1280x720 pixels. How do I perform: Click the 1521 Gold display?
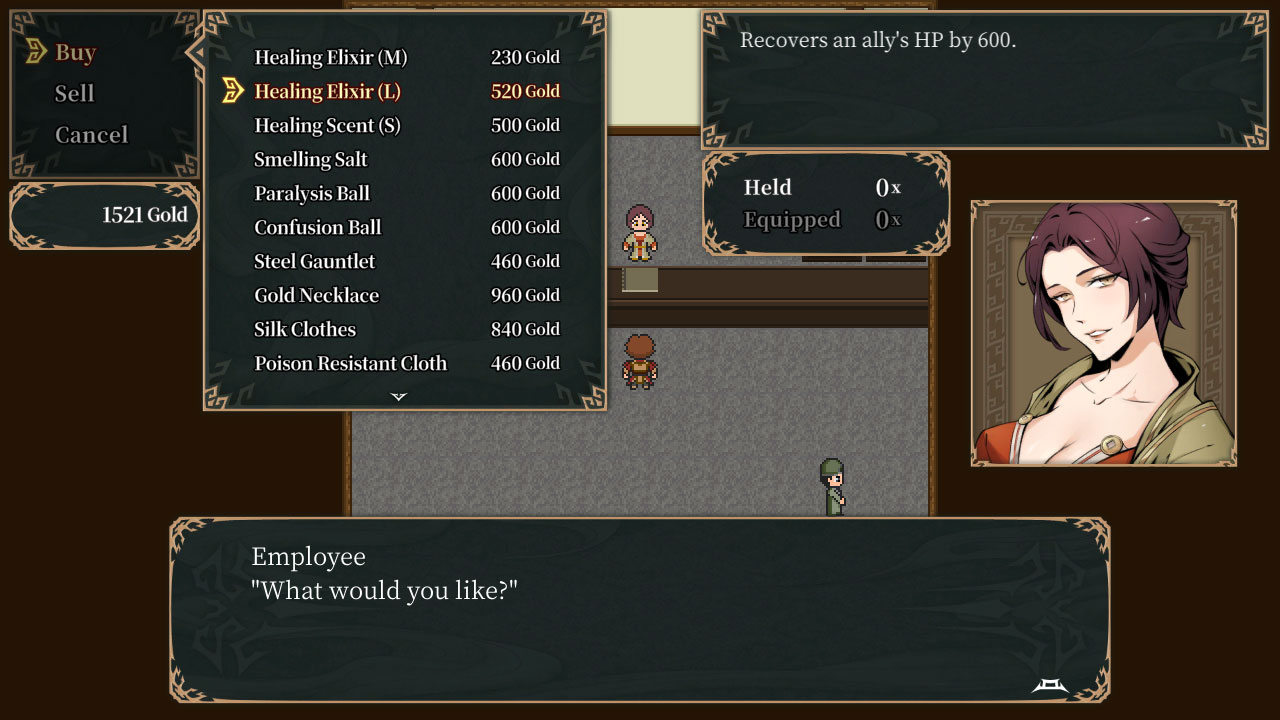(x=145, y=214)
